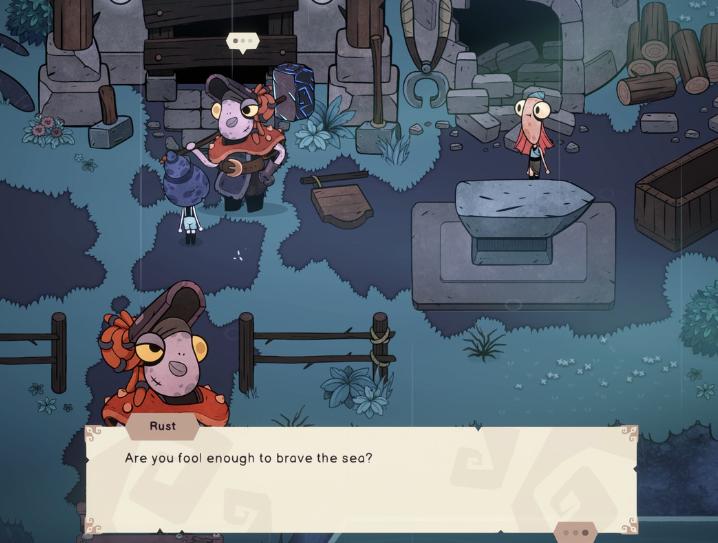This screenshot has height=543, width=718.
Task: Click the three-dot continue indicator
Action: (575, 532)
